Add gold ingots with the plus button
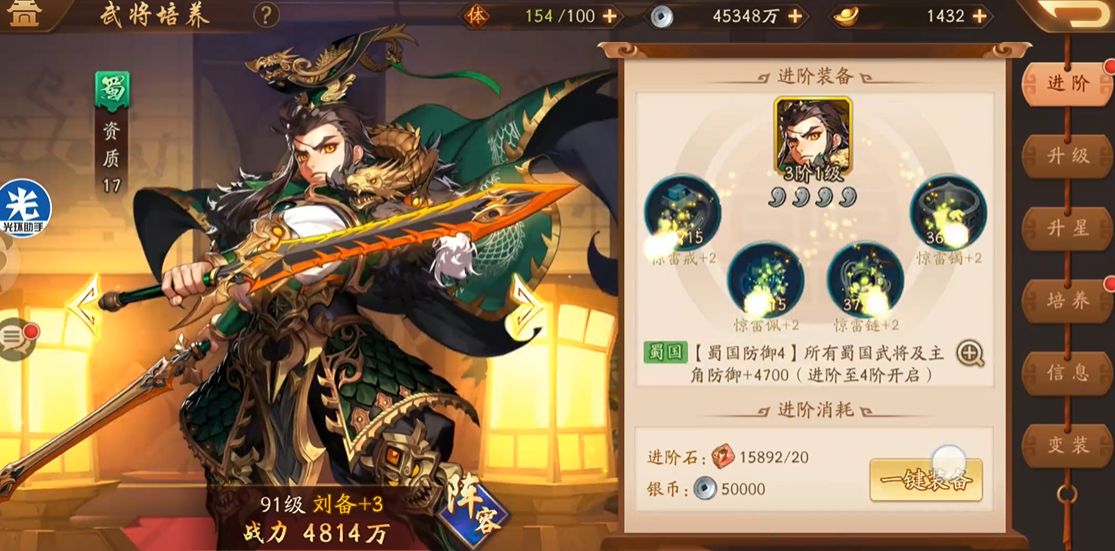Image resolution: width=1115 pixels, height=551 pixels. [979, 16]
